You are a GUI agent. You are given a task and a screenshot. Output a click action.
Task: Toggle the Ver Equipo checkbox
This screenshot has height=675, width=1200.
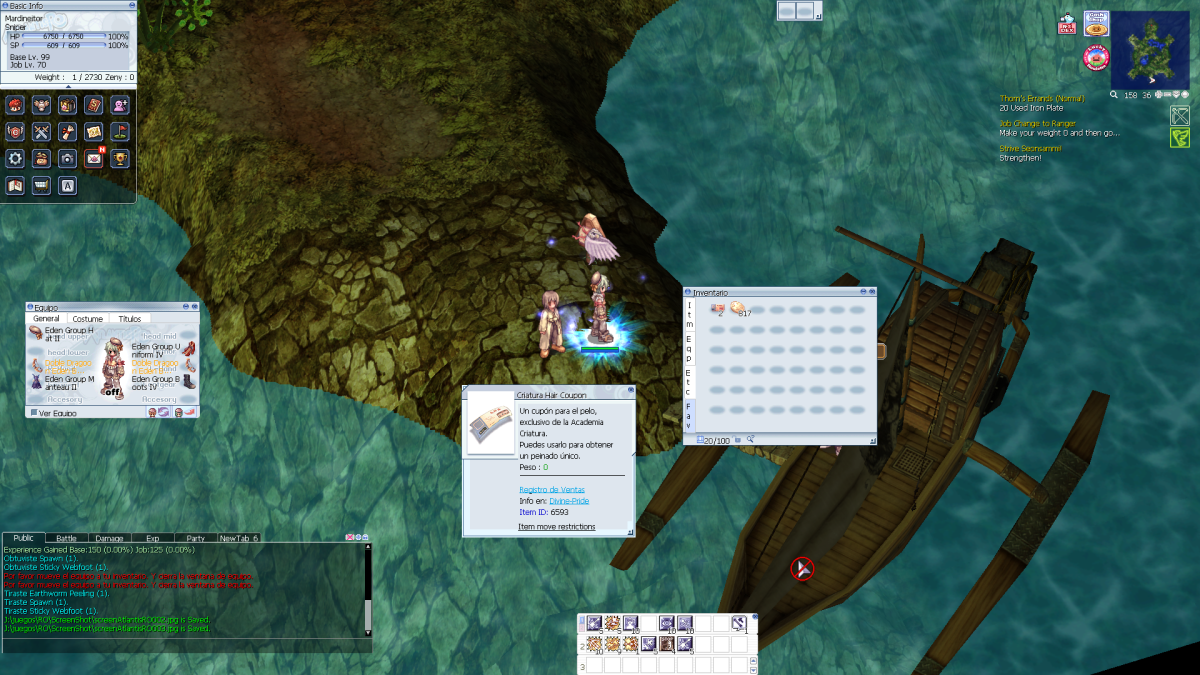(x=34, y=412)
